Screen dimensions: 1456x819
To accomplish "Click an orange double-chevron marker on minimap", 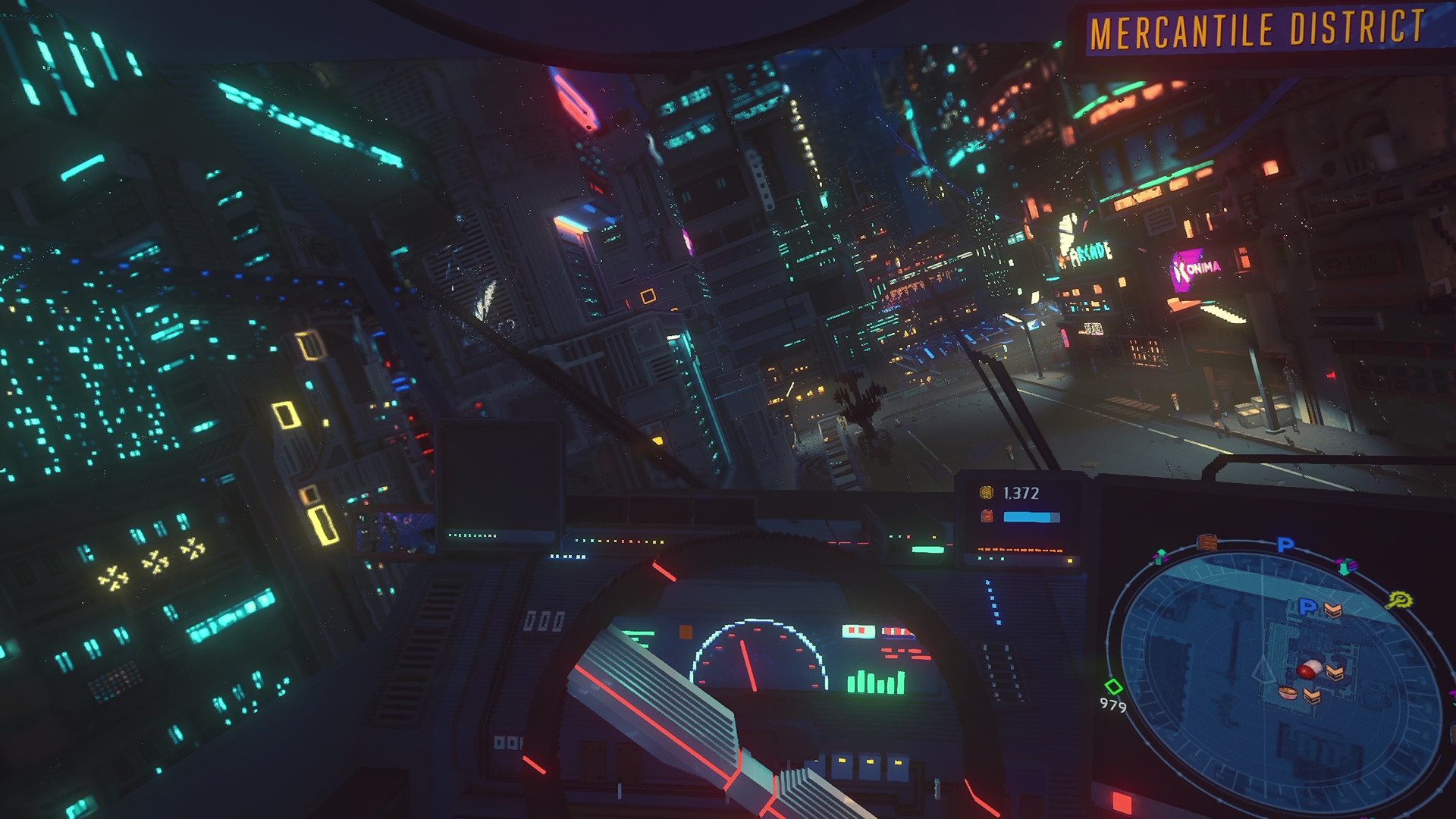I will coord(1333,609).
